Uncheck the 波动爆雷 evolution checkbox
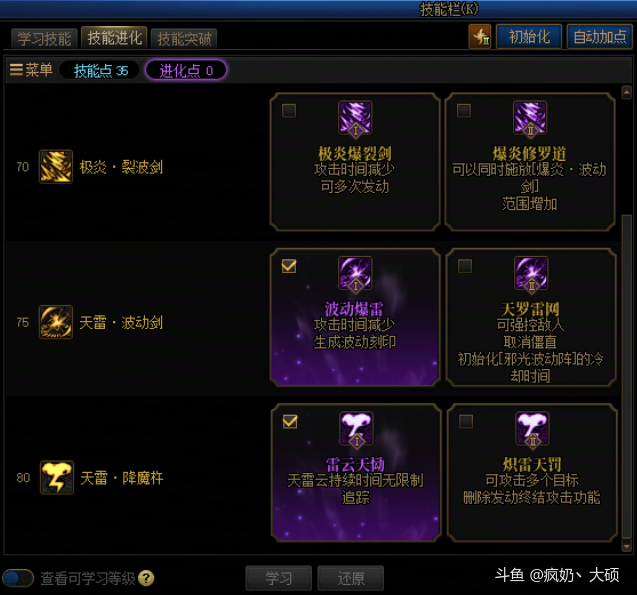 click(x=289, y=266)
